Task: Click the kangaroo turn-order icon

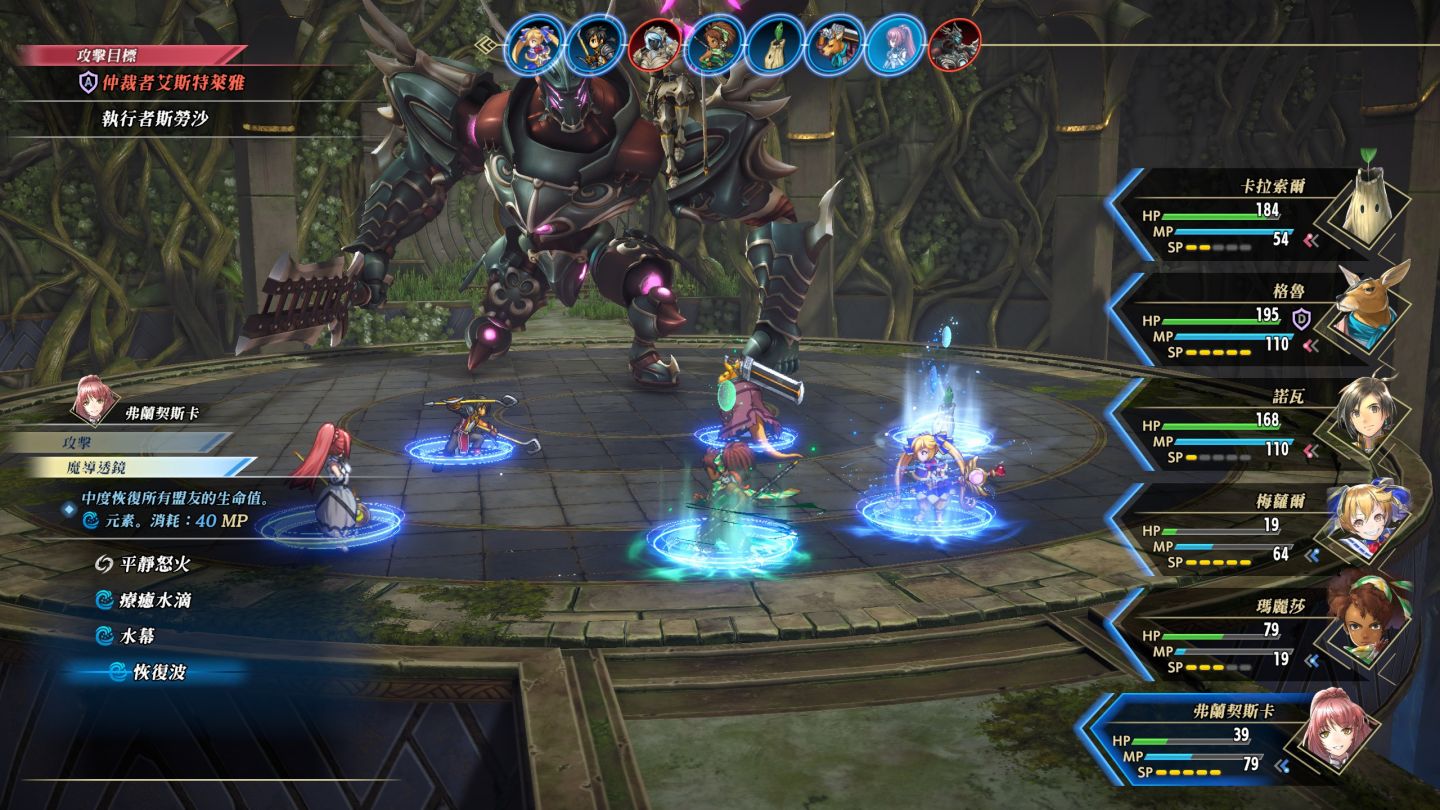Action: click(x=834, y=44)
